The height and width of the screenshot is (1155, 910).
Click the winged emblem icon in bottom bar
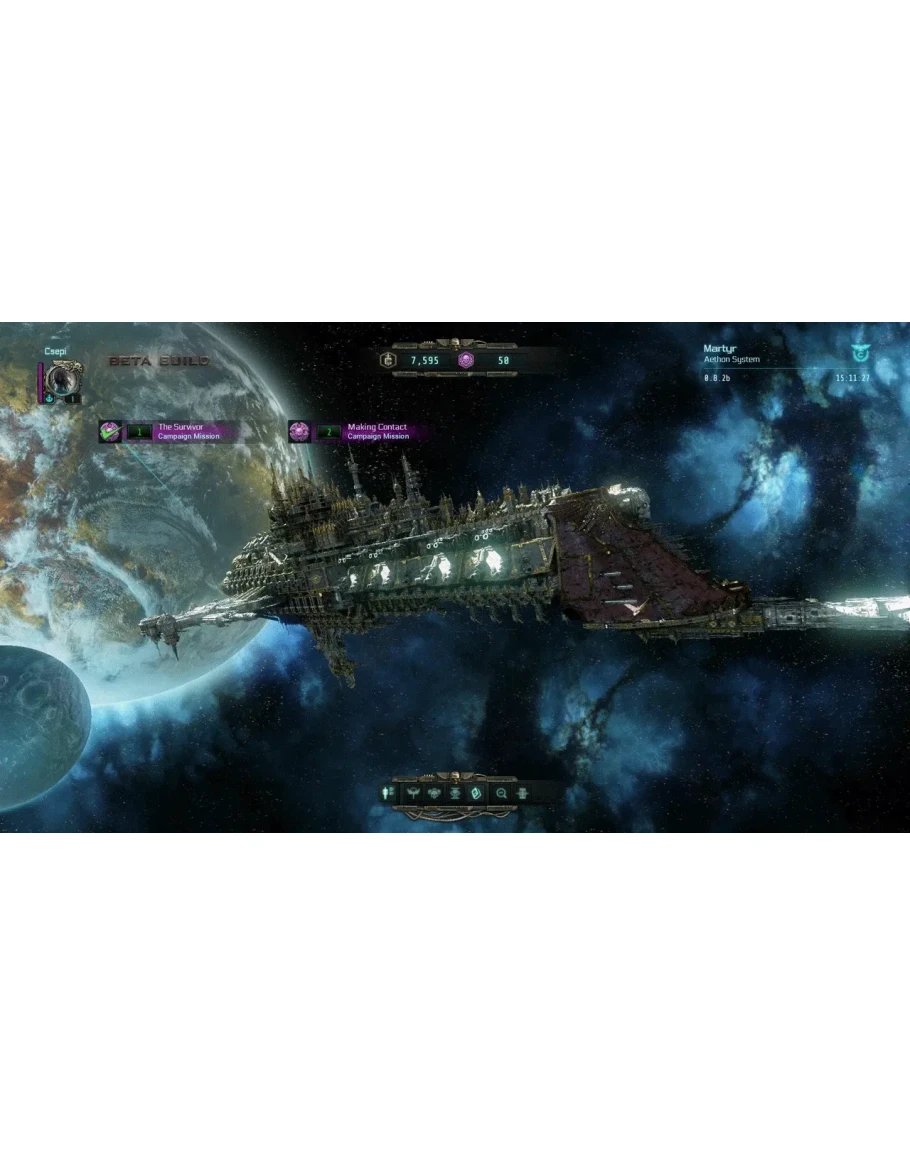coord(413,793)
